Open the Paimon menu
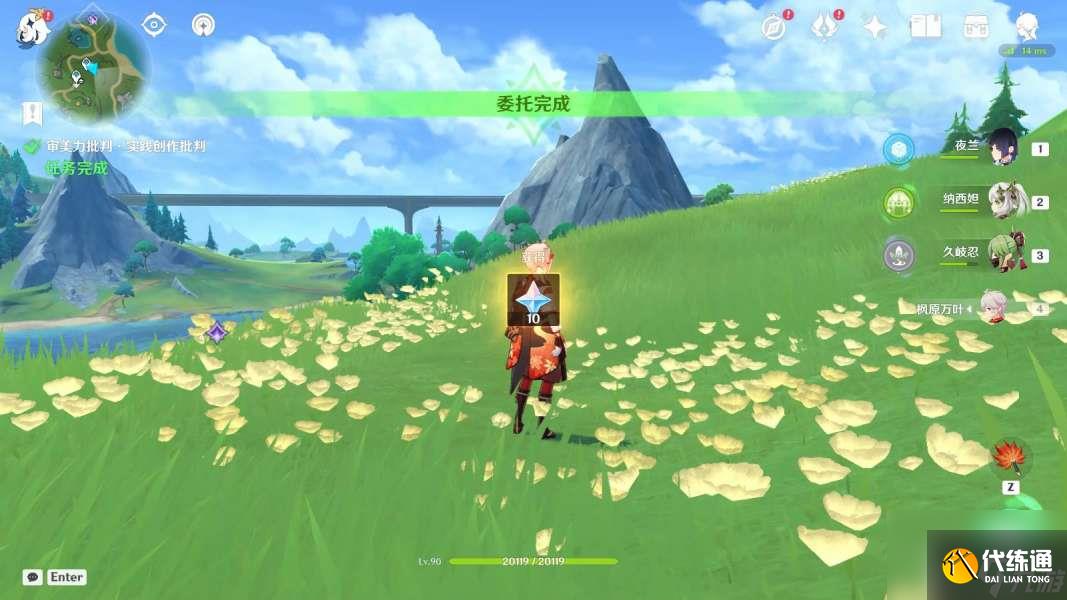Screen dimensions: 1067x600 (31, 29)
